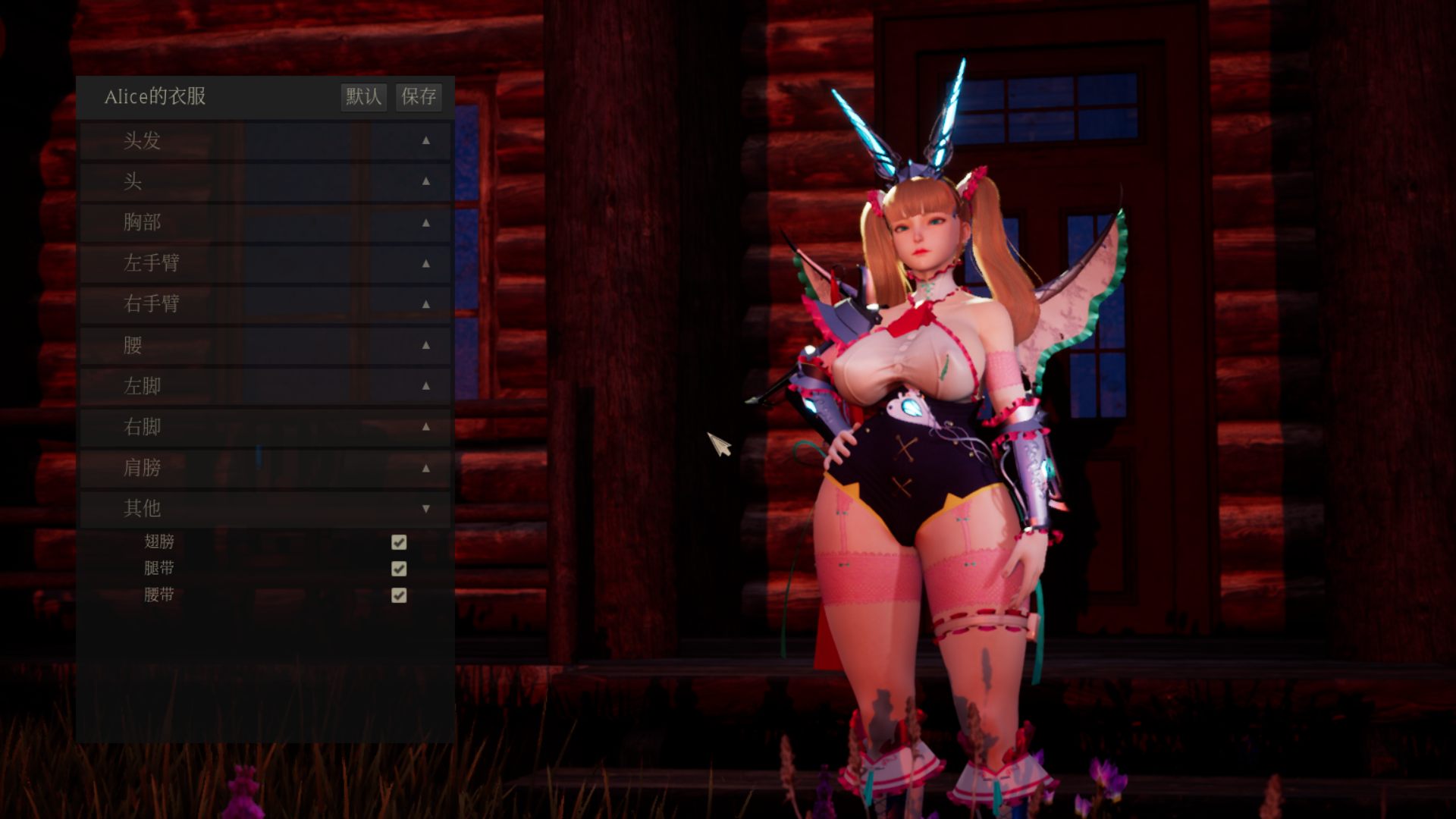Collapse the 其他 other section
The image size is (1456, 819).
265,509
